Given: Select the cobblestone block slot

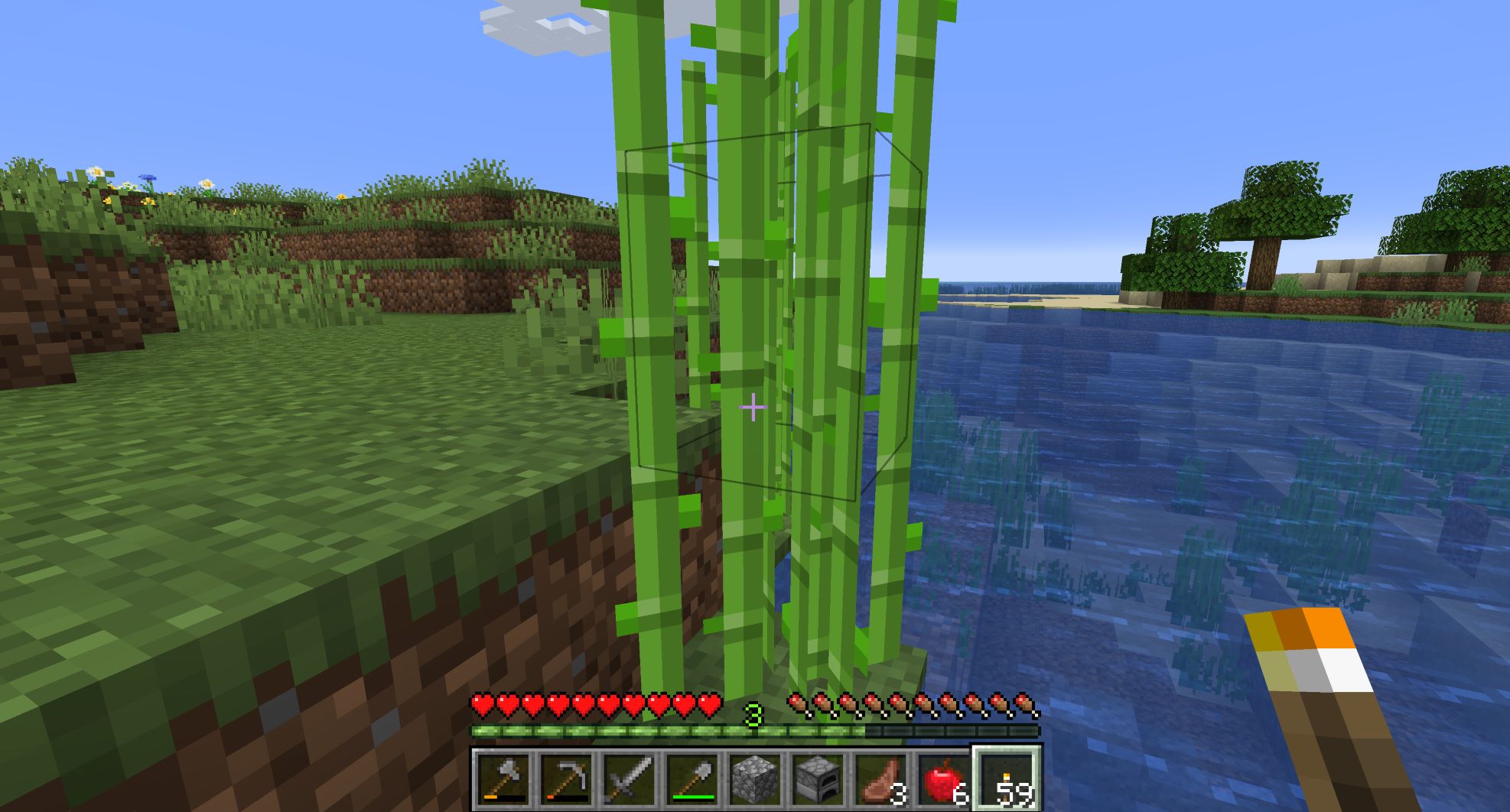Looking at the screenshot, I should [755, 780].
